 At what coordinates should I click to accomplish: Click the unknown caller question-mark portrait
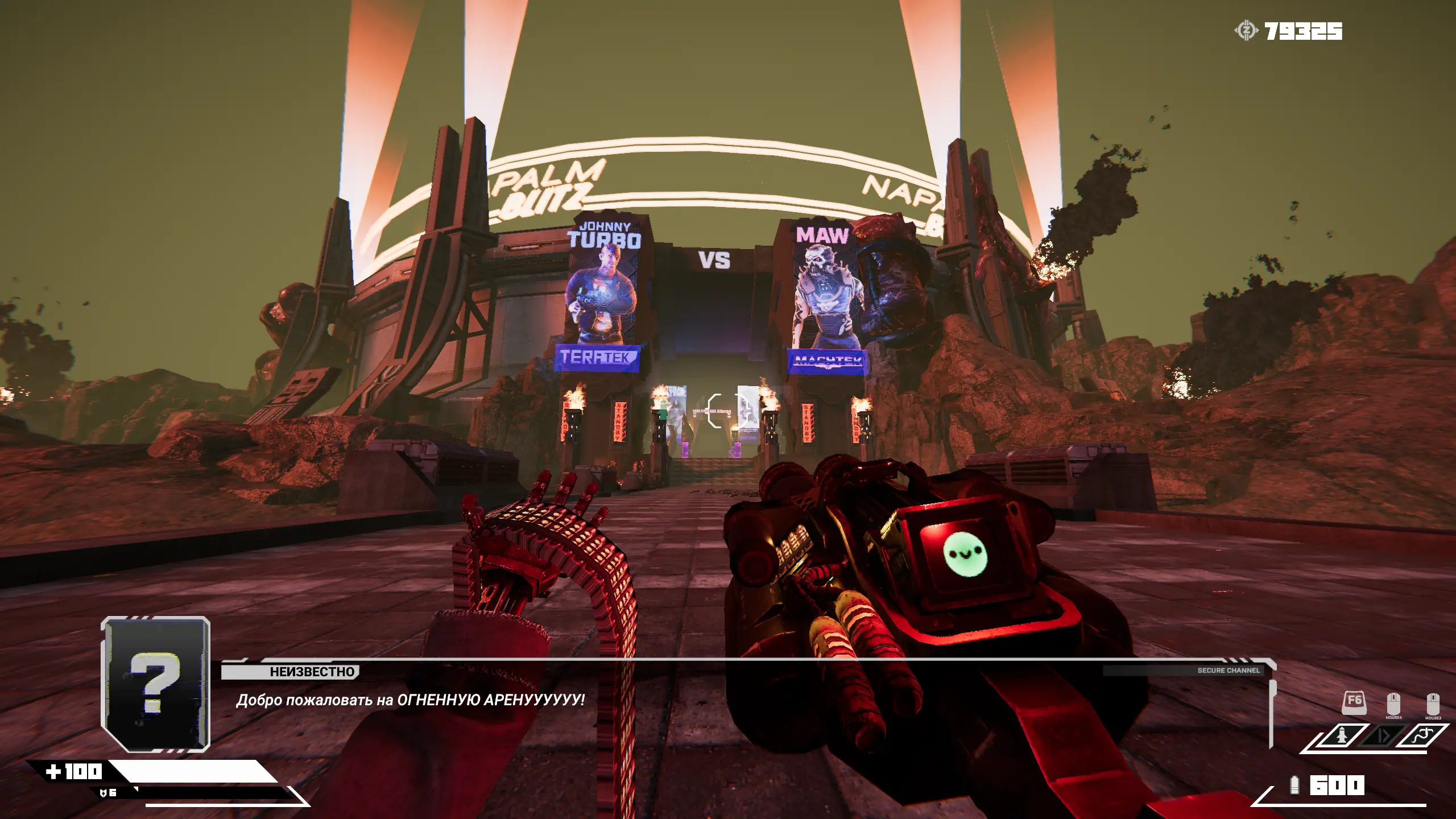click(155, 684)
